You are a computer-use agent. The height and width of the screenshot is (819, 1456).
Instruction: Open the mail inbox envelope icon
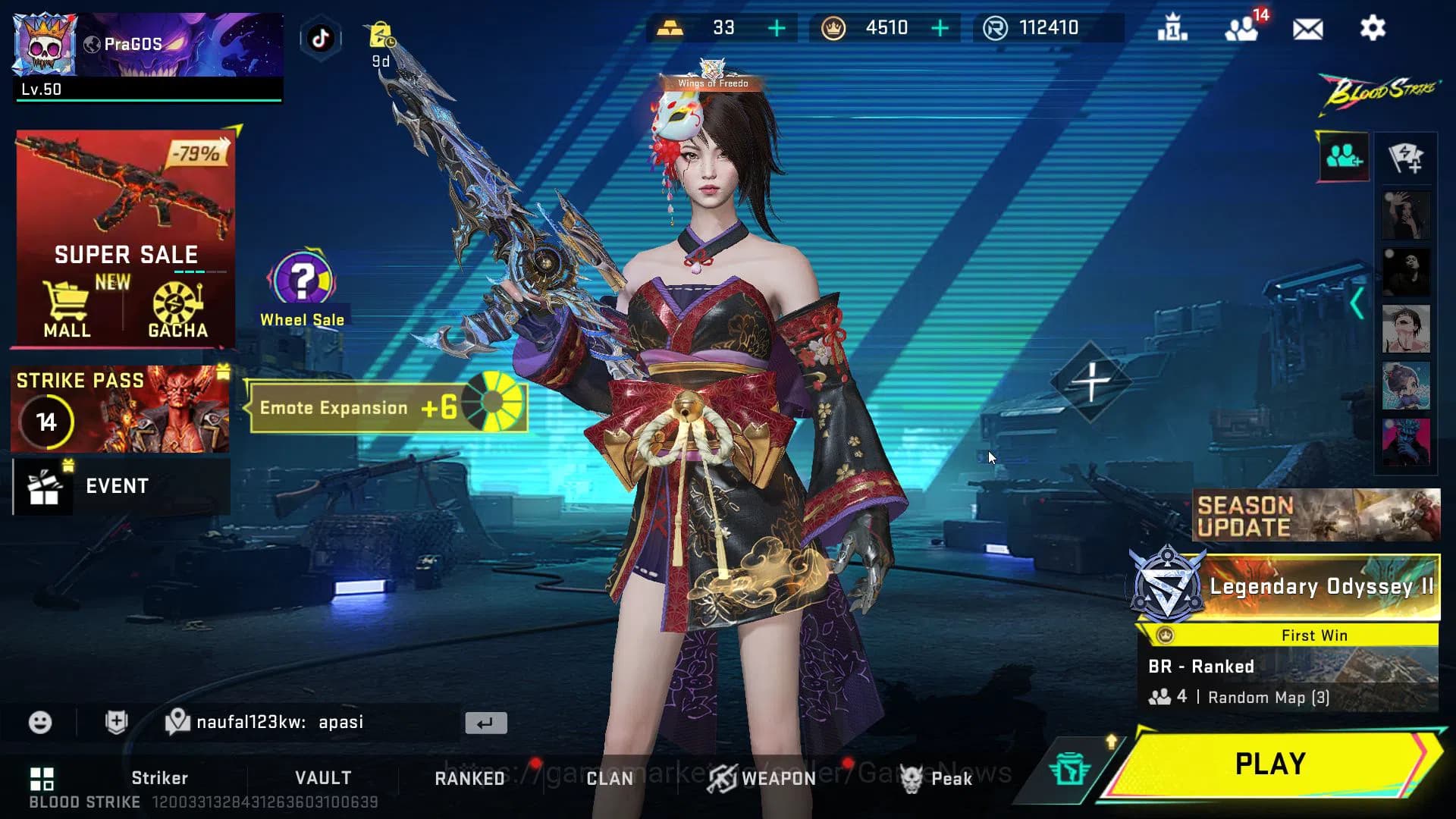[1307, 28]
